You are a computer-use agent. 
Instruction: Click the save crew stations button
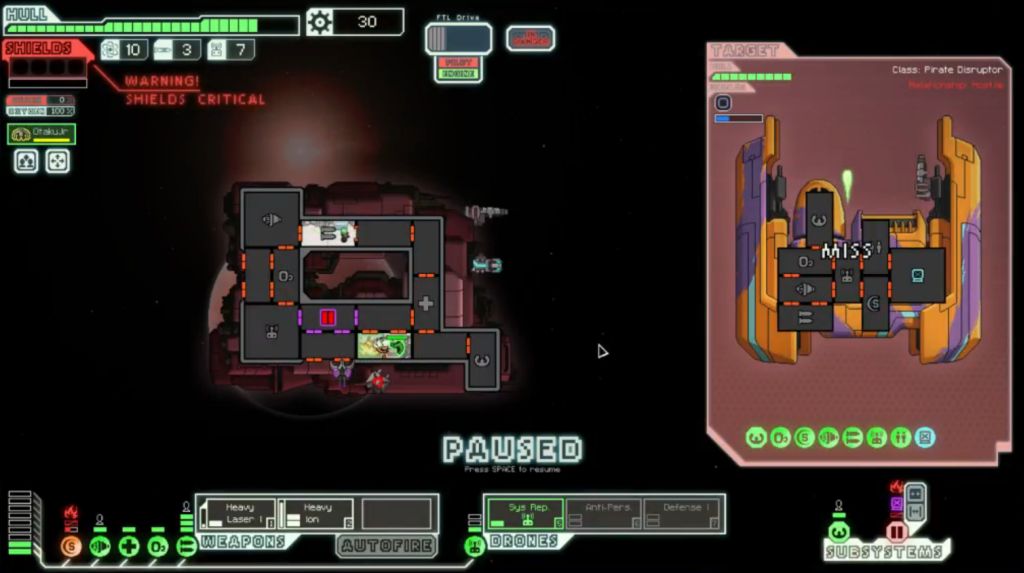[26, 161]
